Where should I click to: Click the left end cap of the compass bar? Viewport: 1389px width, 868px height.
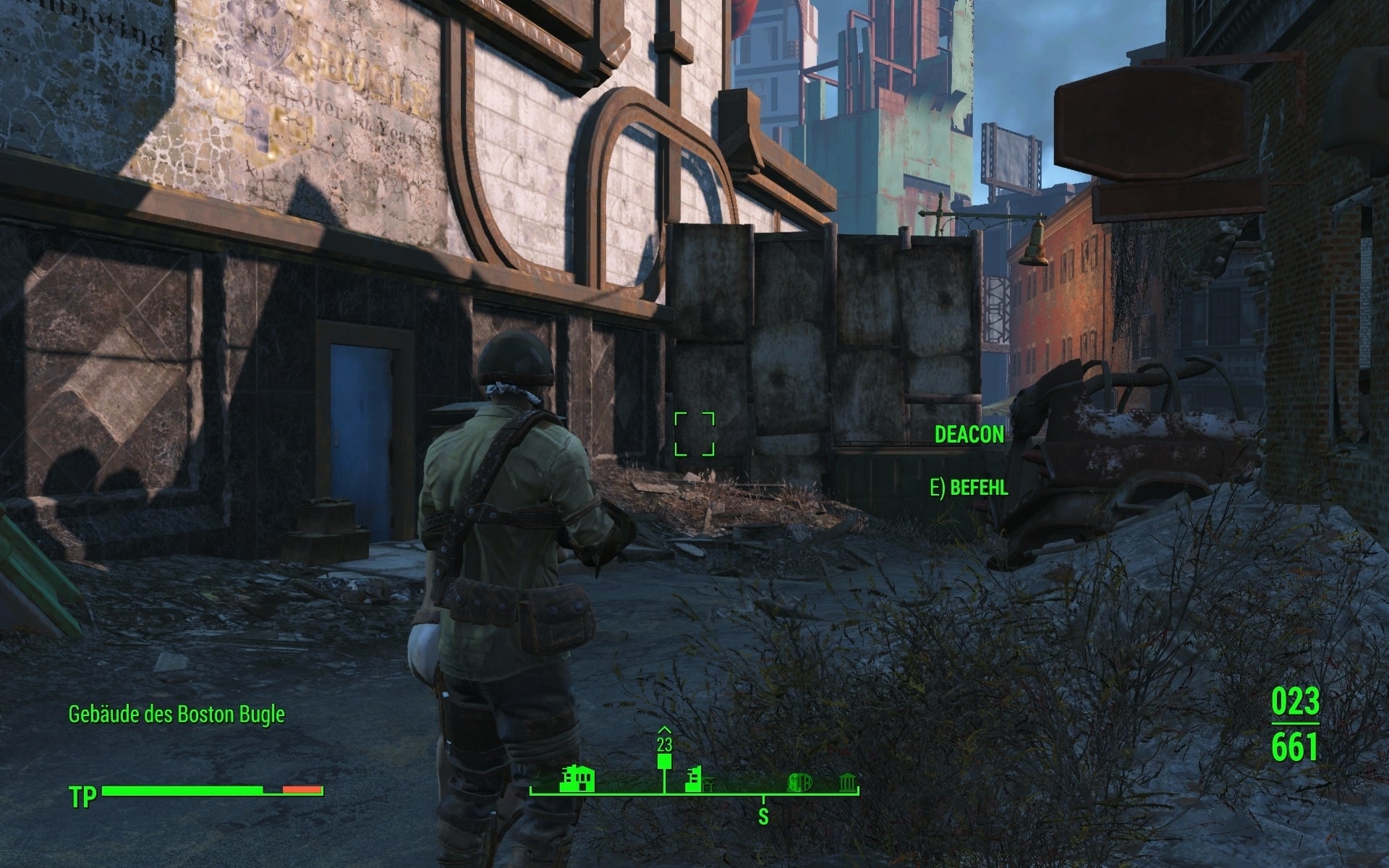[x=531, y=791]
